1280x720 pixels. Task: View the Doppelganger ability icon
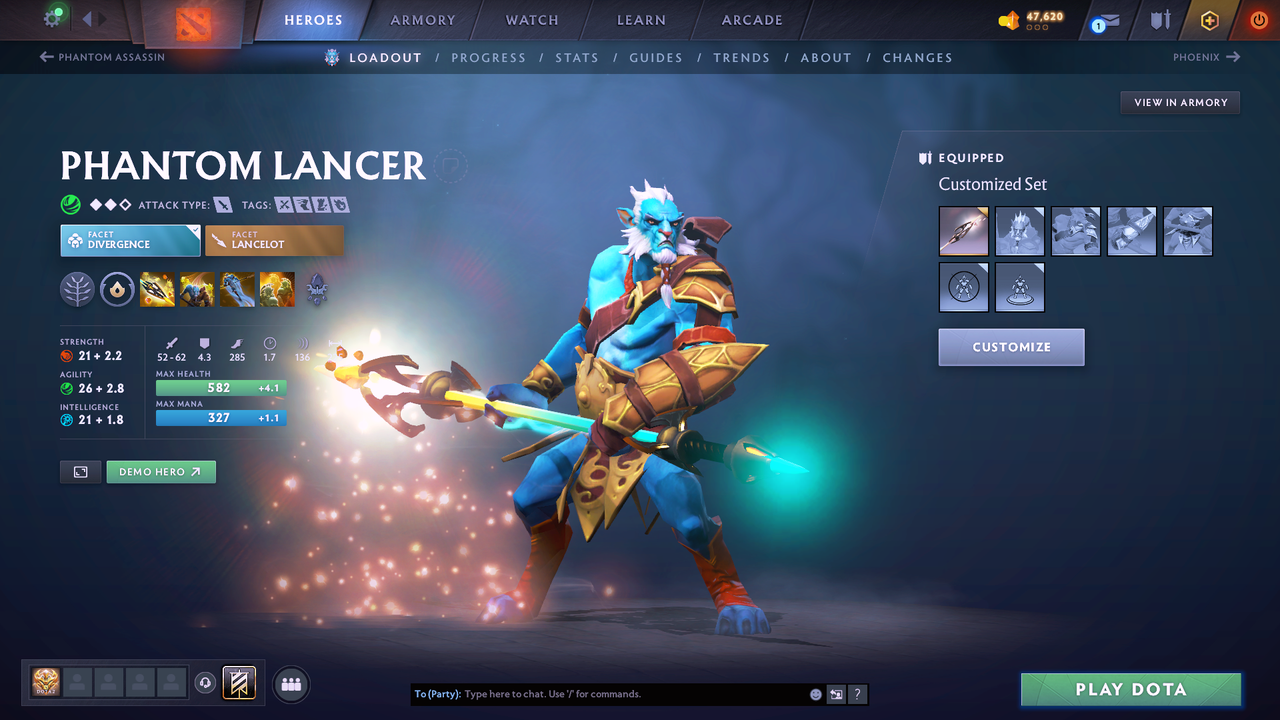tap(197, 290)
